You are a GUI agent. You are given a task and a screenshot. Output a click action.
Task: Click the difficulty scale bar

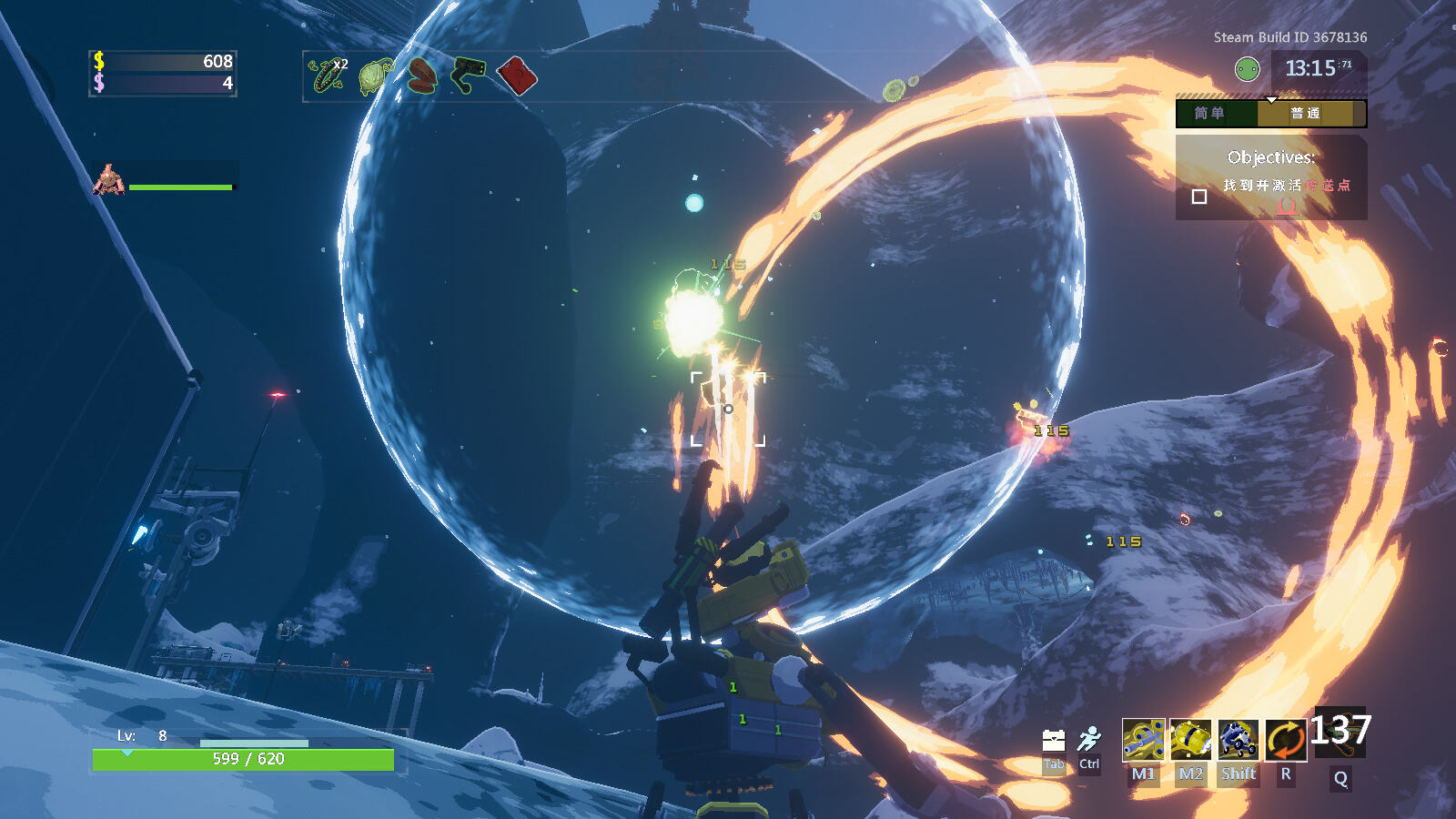[x=1270, y=113]
